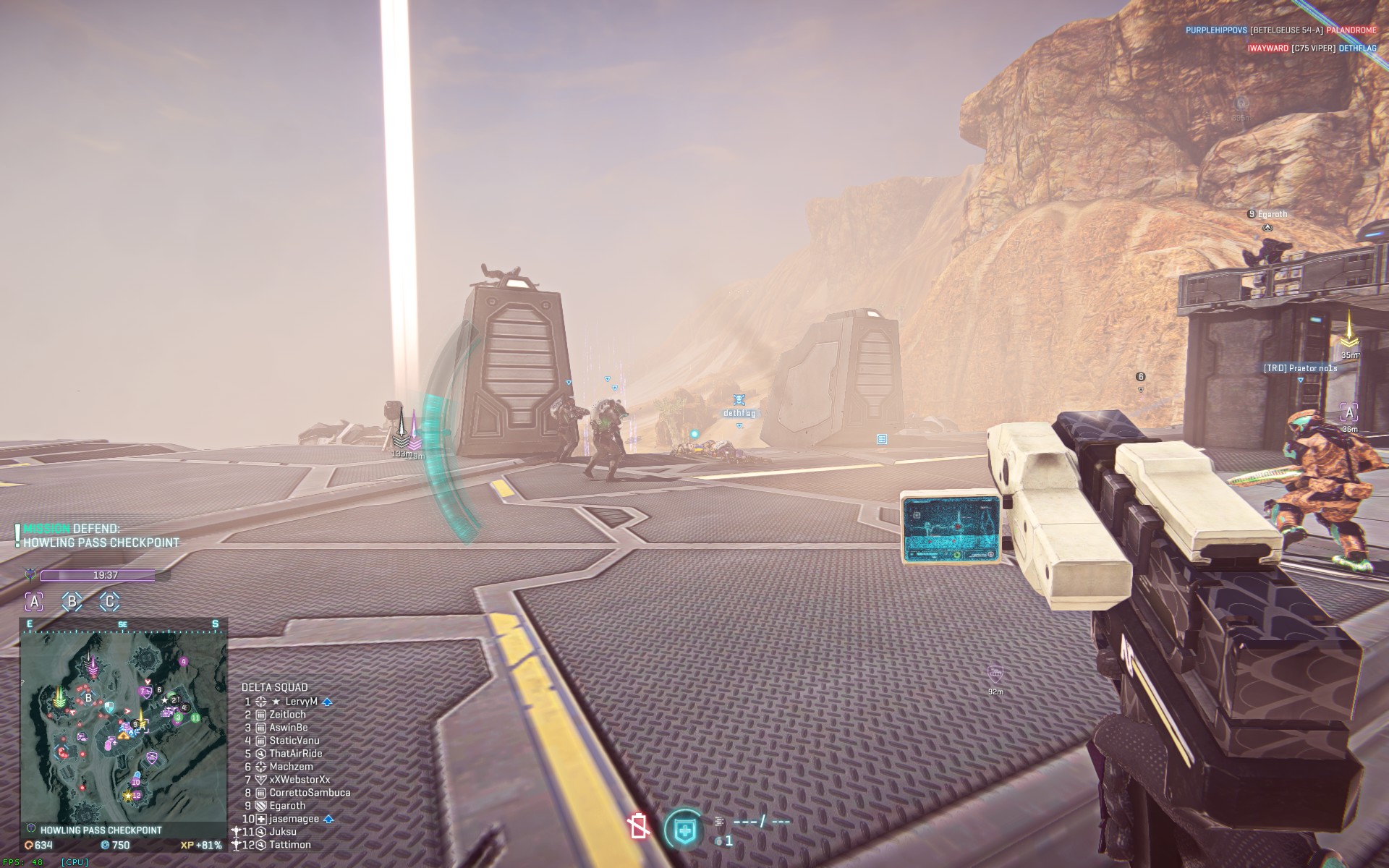
Task: Choose Zeitloch in the Delta Squad list
Action: point(287,715)
